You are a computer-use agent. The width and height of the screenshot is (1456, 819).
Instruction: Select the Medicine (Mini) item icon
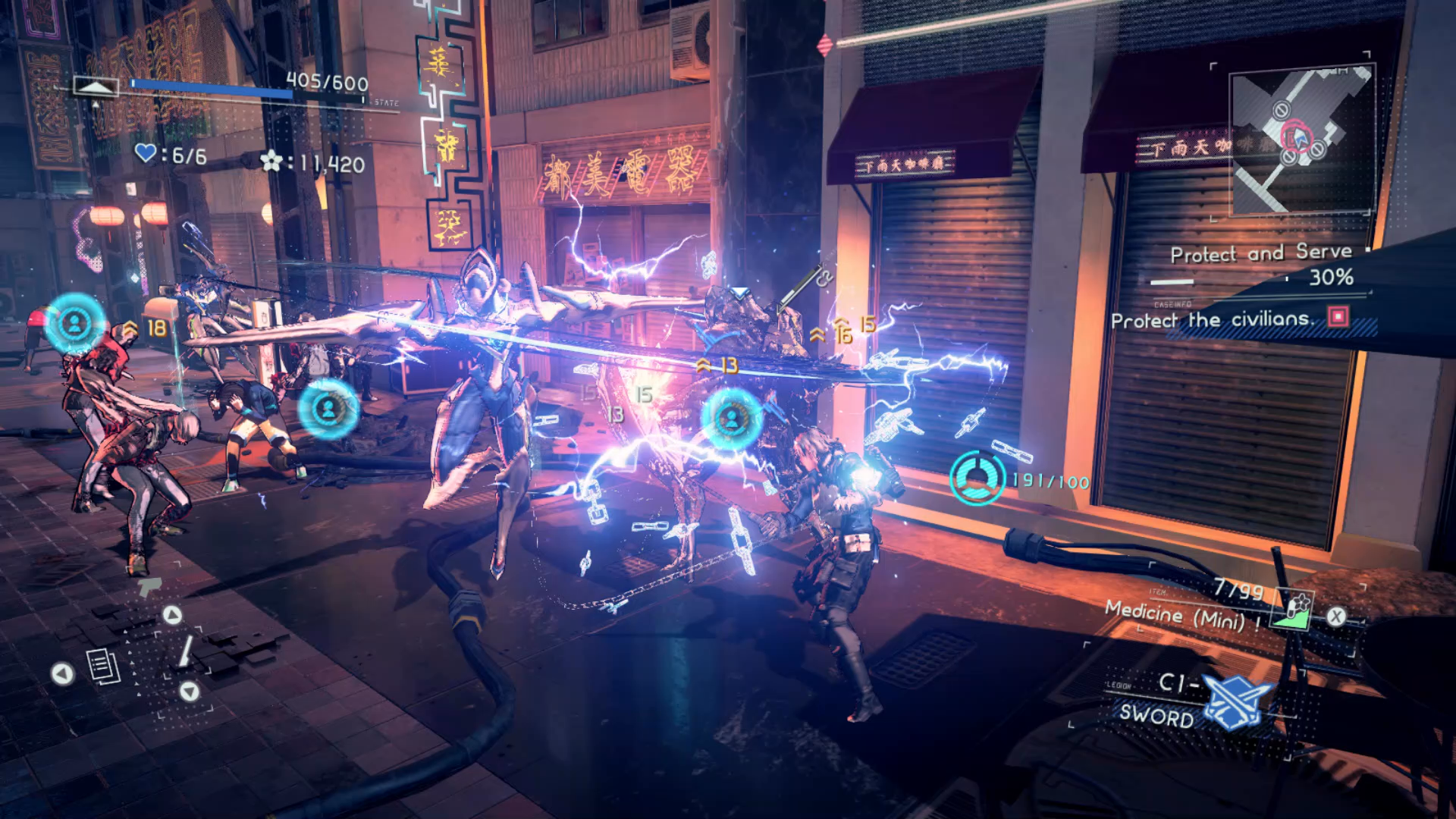(1294, 610)
